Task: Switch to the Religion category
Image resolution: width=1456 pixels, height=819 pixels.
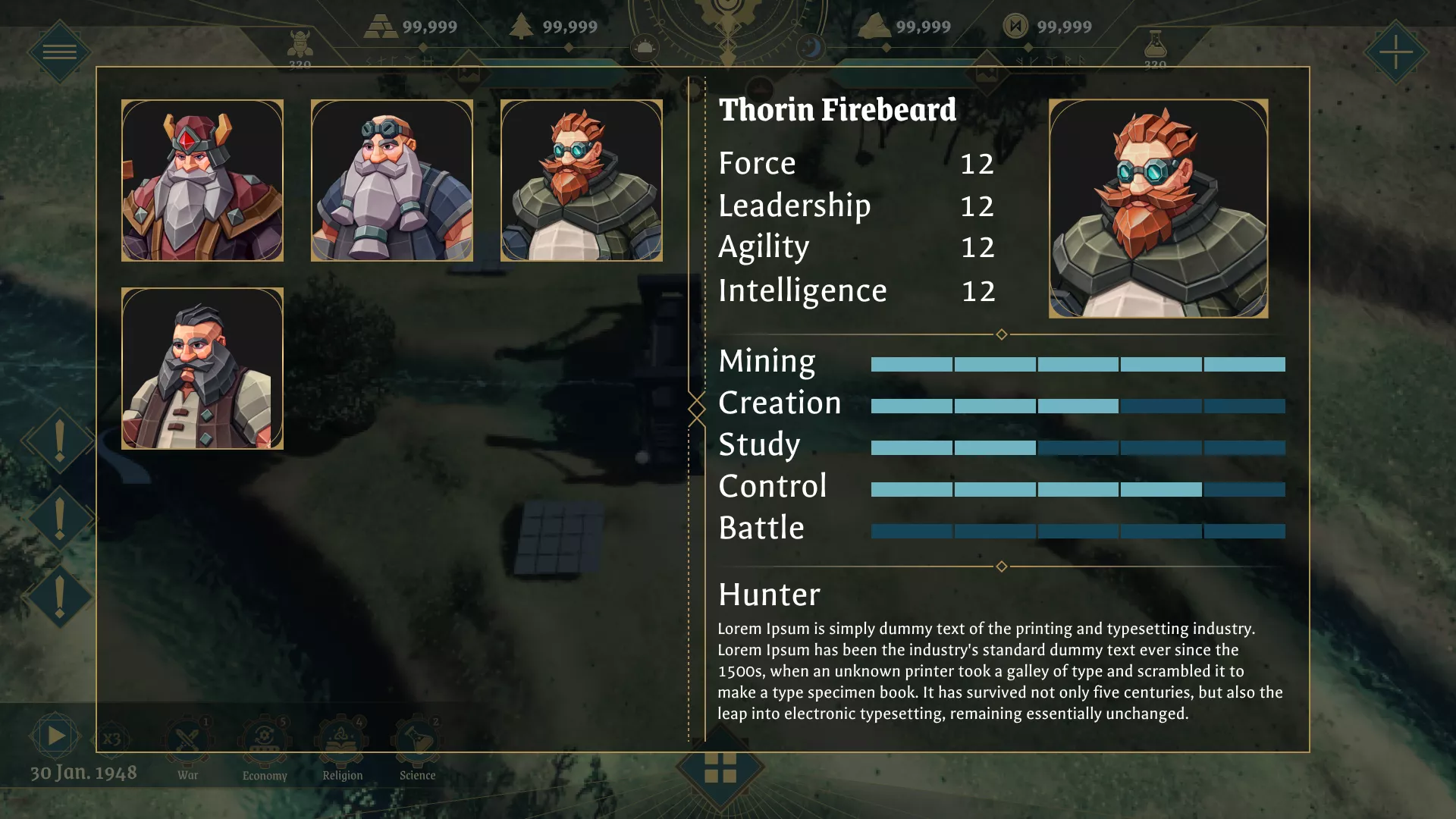Action: [x=342, y=743]
